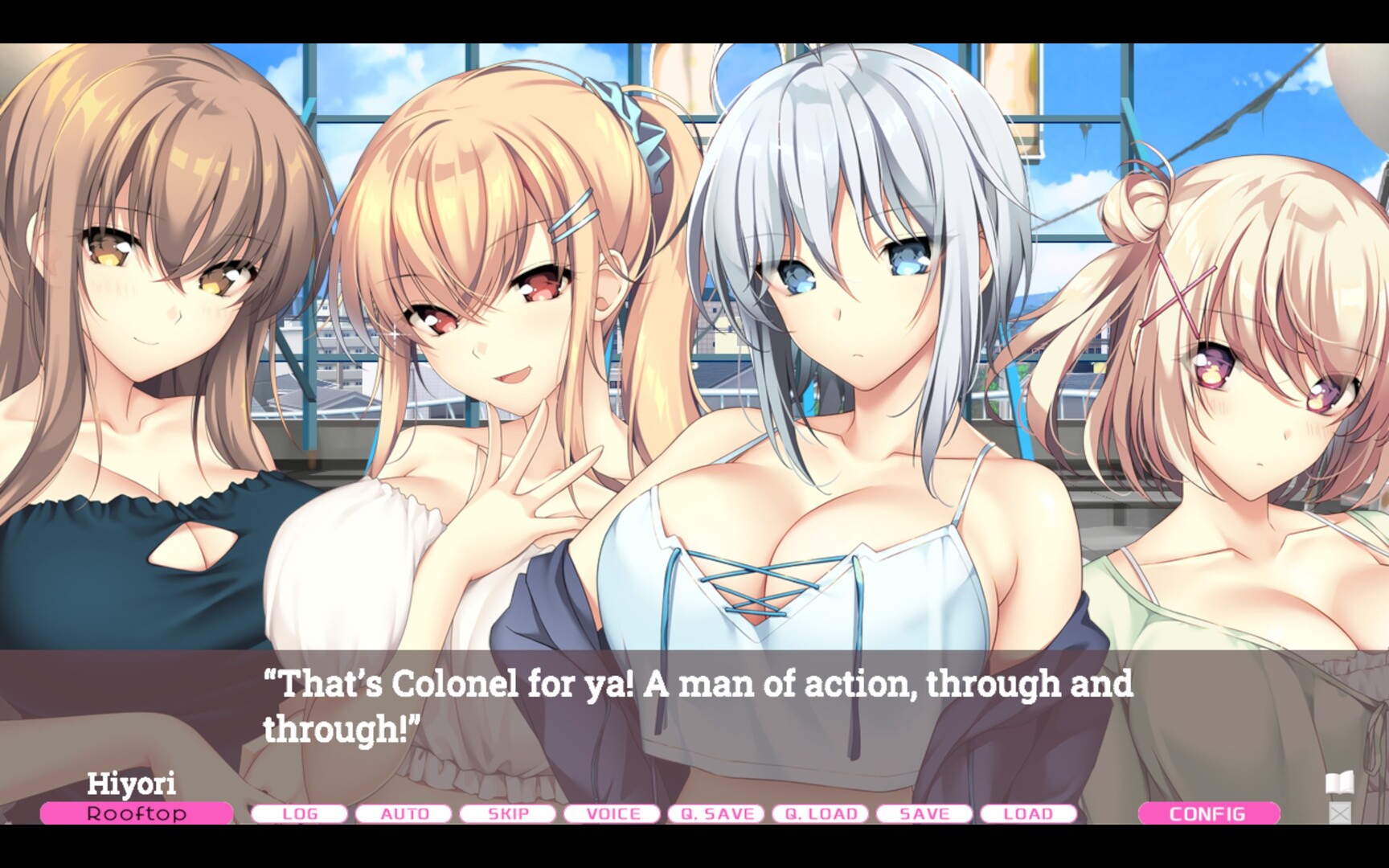Open the CONFIG settings

click(x=1208, y=814)
